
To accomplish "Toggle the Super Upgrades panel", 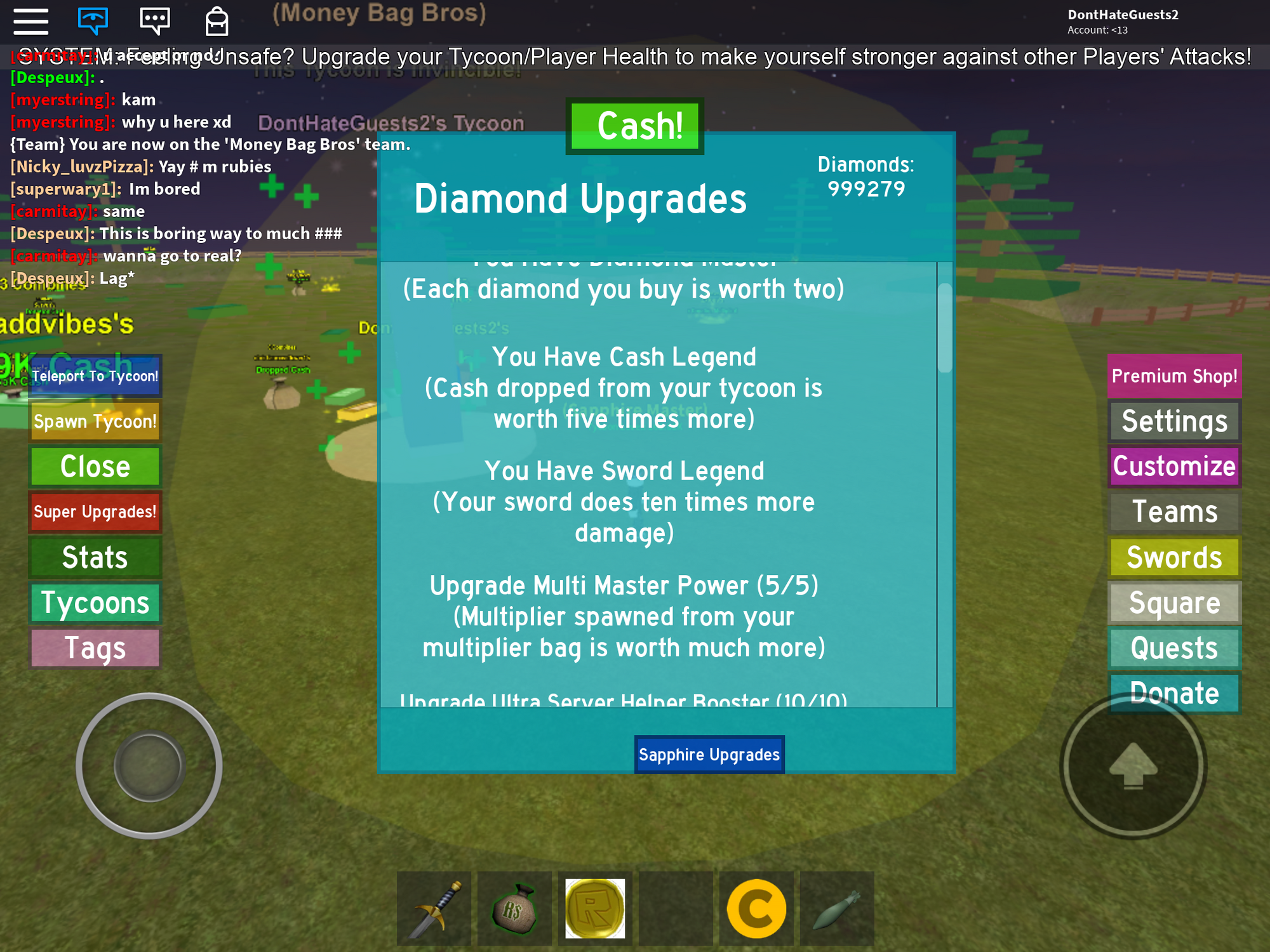I will point(95,512).
